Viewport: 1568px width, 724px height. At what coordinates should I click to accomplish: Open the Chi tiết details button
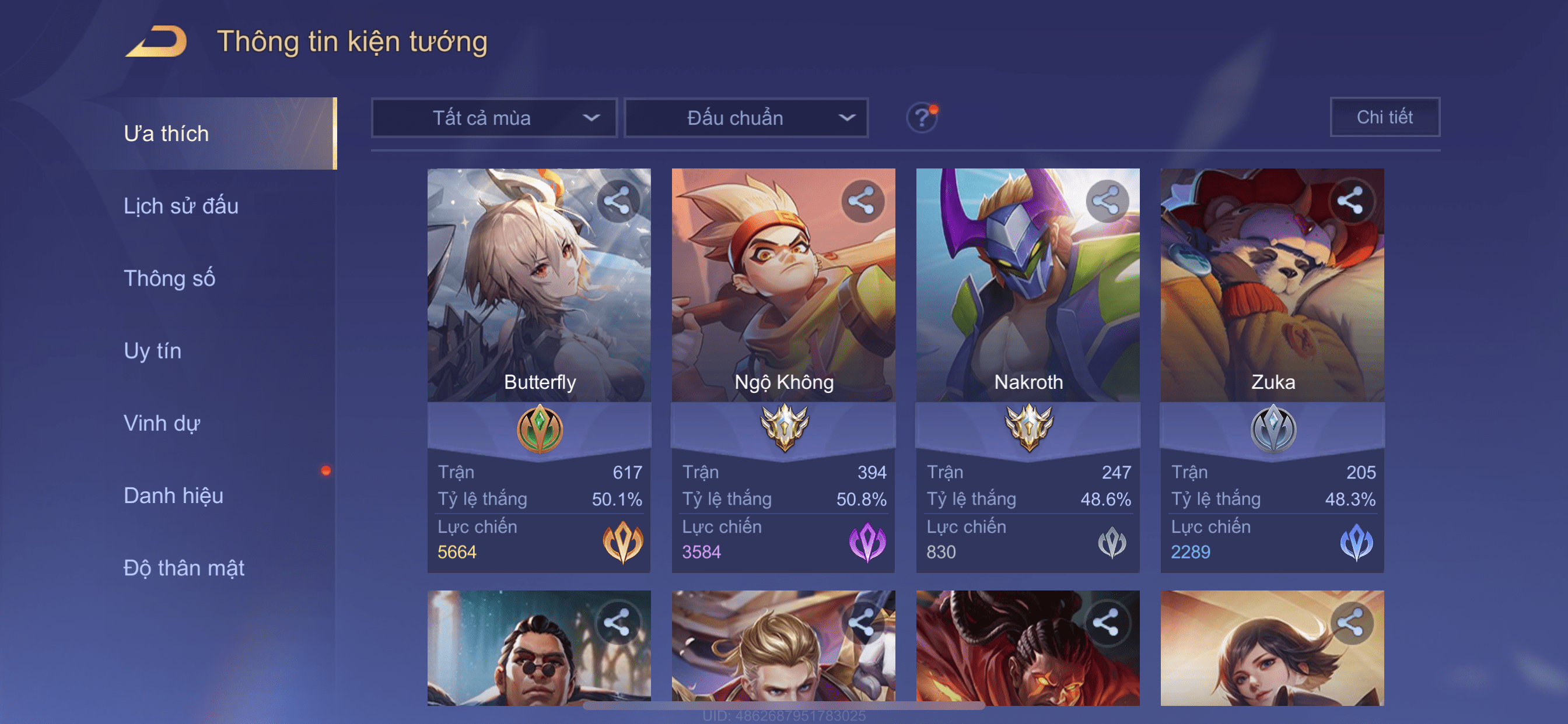pos(1384,117)
